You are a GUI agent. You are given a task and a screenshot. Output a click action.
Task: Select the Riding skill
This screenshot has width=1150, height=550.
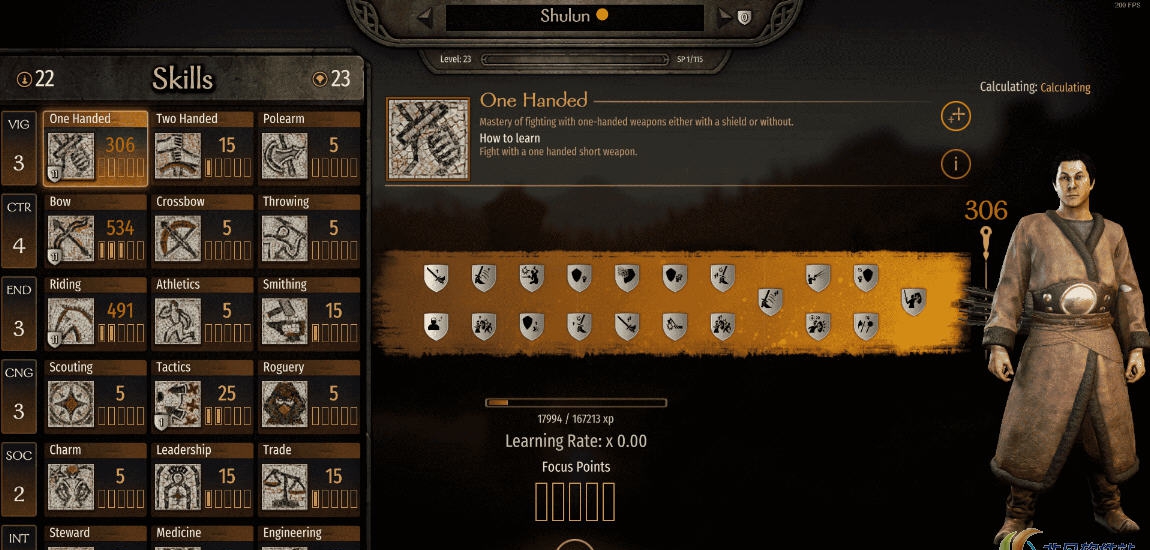[x=95, y=314]
